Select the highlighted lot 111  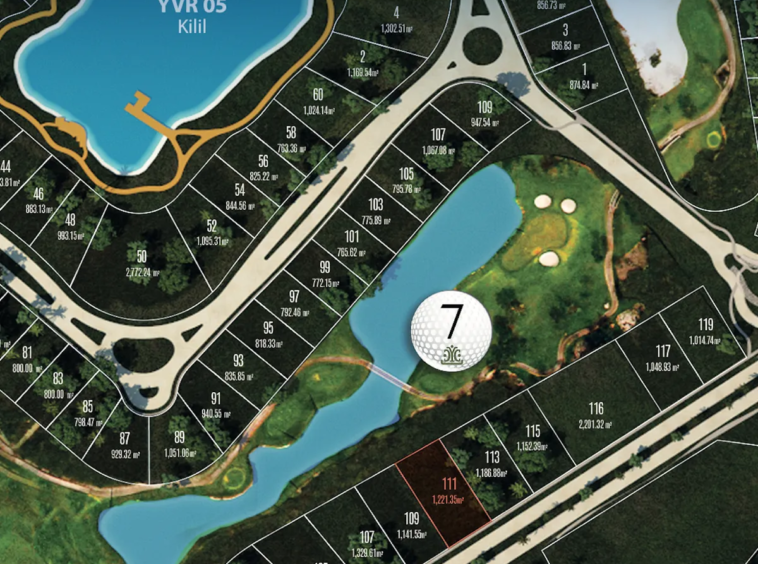point(444,490)
